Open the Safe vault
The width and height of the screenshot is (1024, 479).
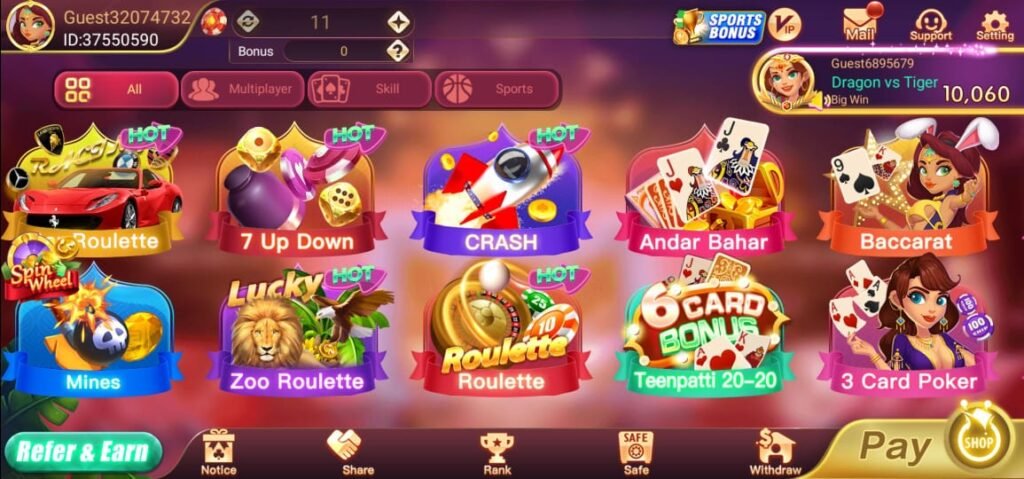pyautogui.click(x=635, y=452)
